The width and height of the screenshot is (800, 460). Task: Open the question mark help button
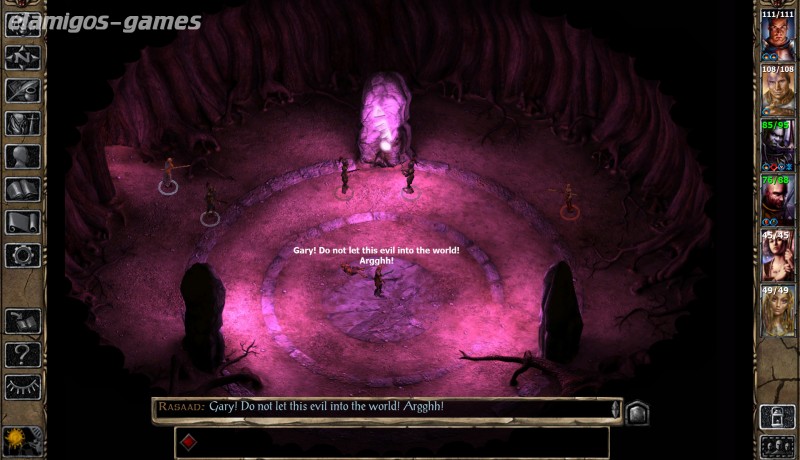tap(22, 353)
